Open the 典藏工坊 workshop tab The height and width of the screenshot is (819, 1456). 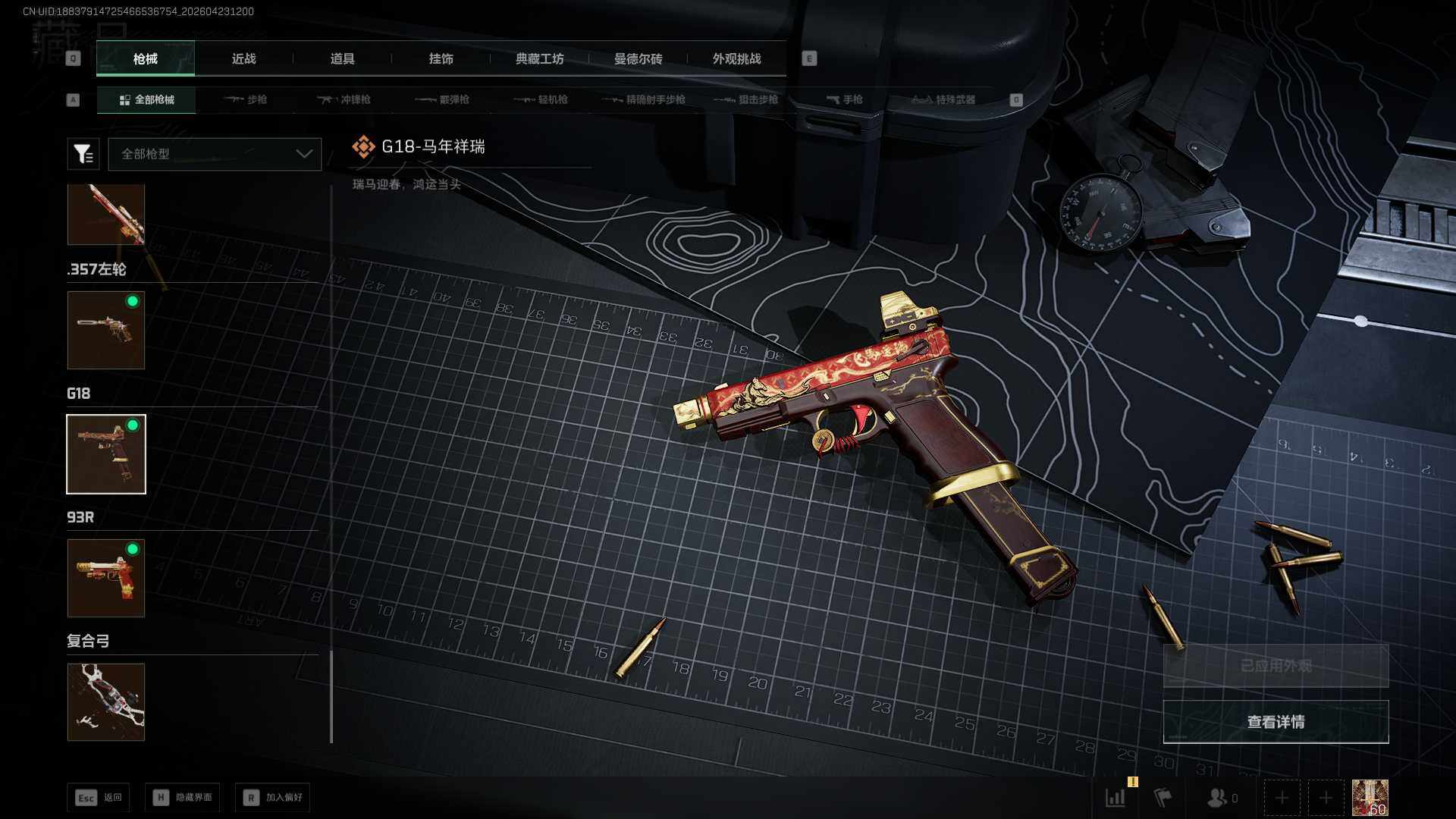coord(539,58)
